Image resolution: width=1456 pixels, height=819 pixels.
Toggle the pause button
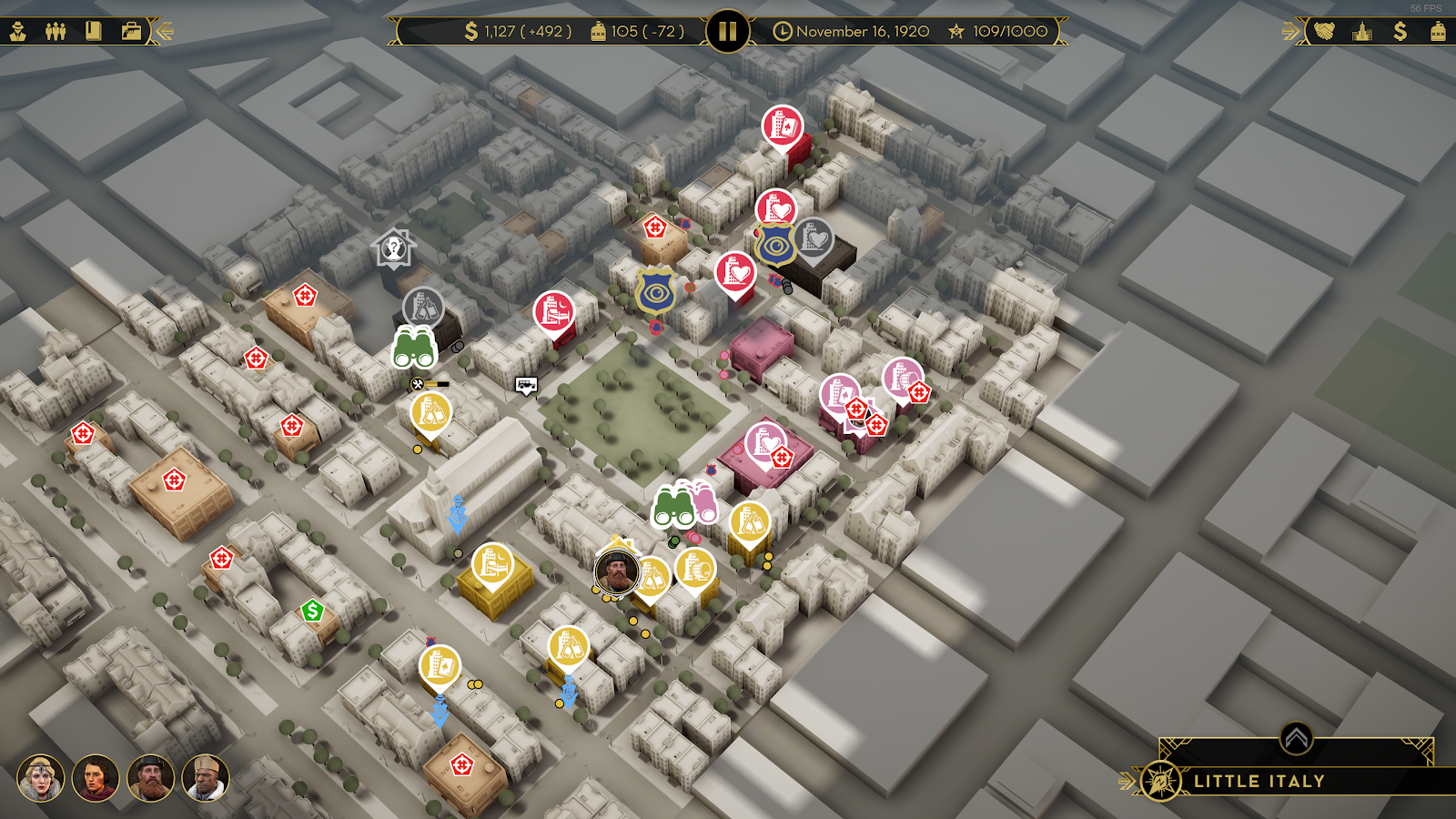click(x=727, y=32)
